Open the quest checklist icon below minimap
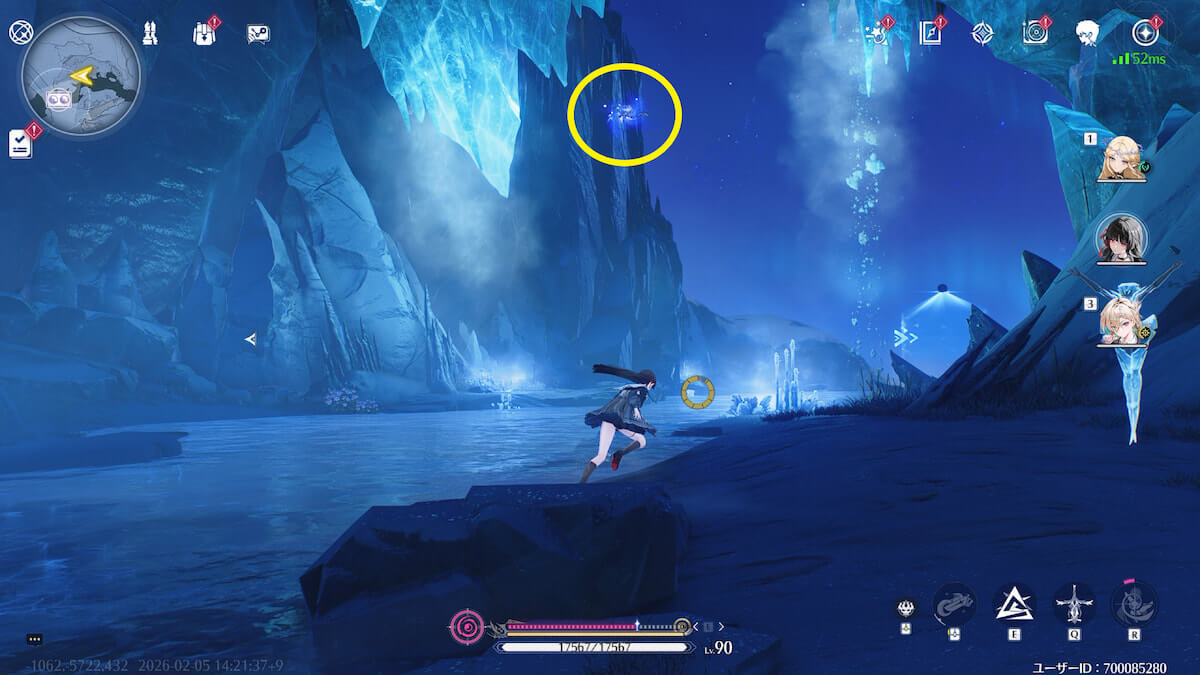This screenshot has width=1200, height=675. (21, 144)
